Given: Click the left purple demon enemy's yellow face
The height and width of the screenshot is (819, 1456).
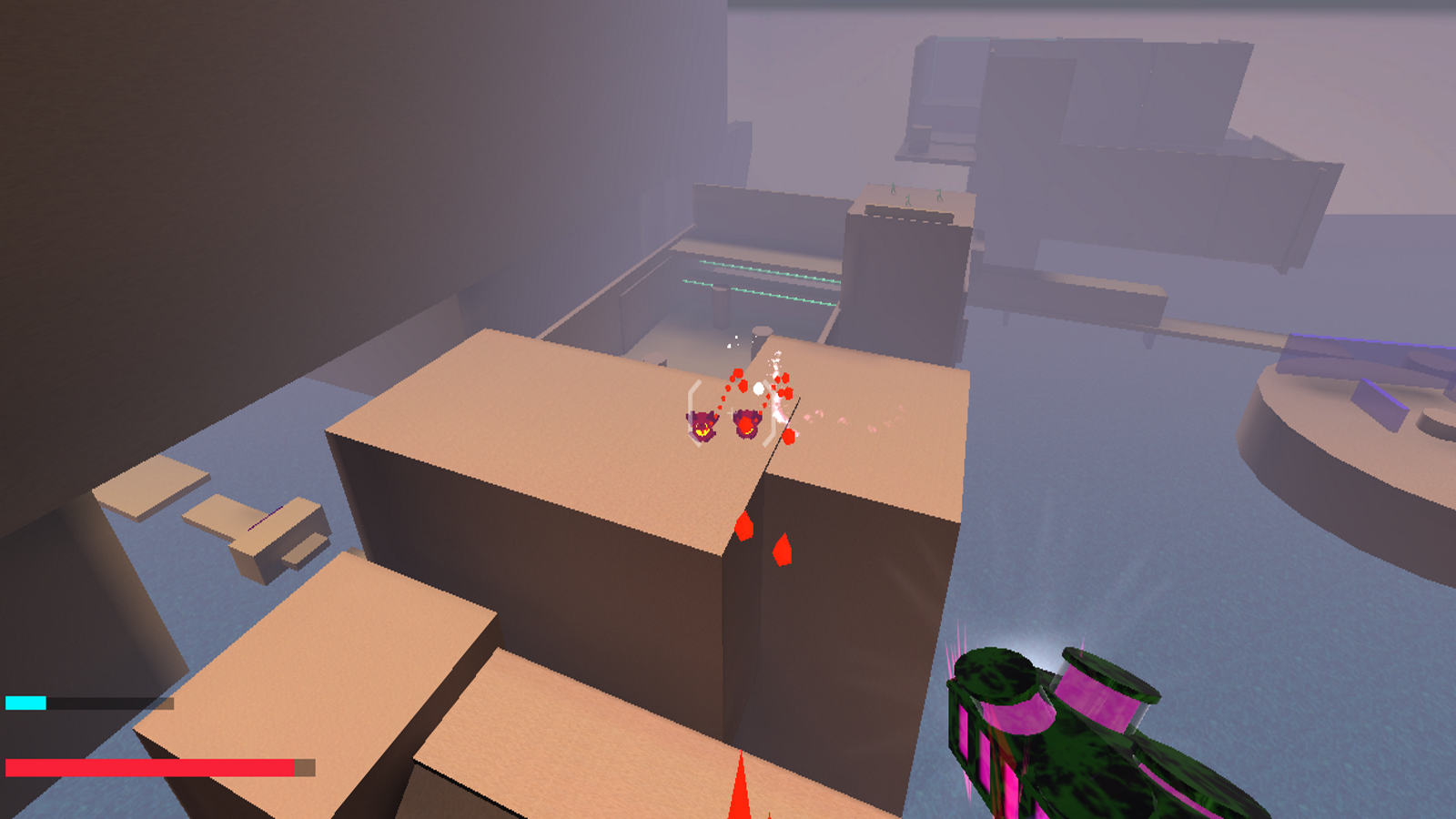Looking at the screenshot, I should coord(703,430).
